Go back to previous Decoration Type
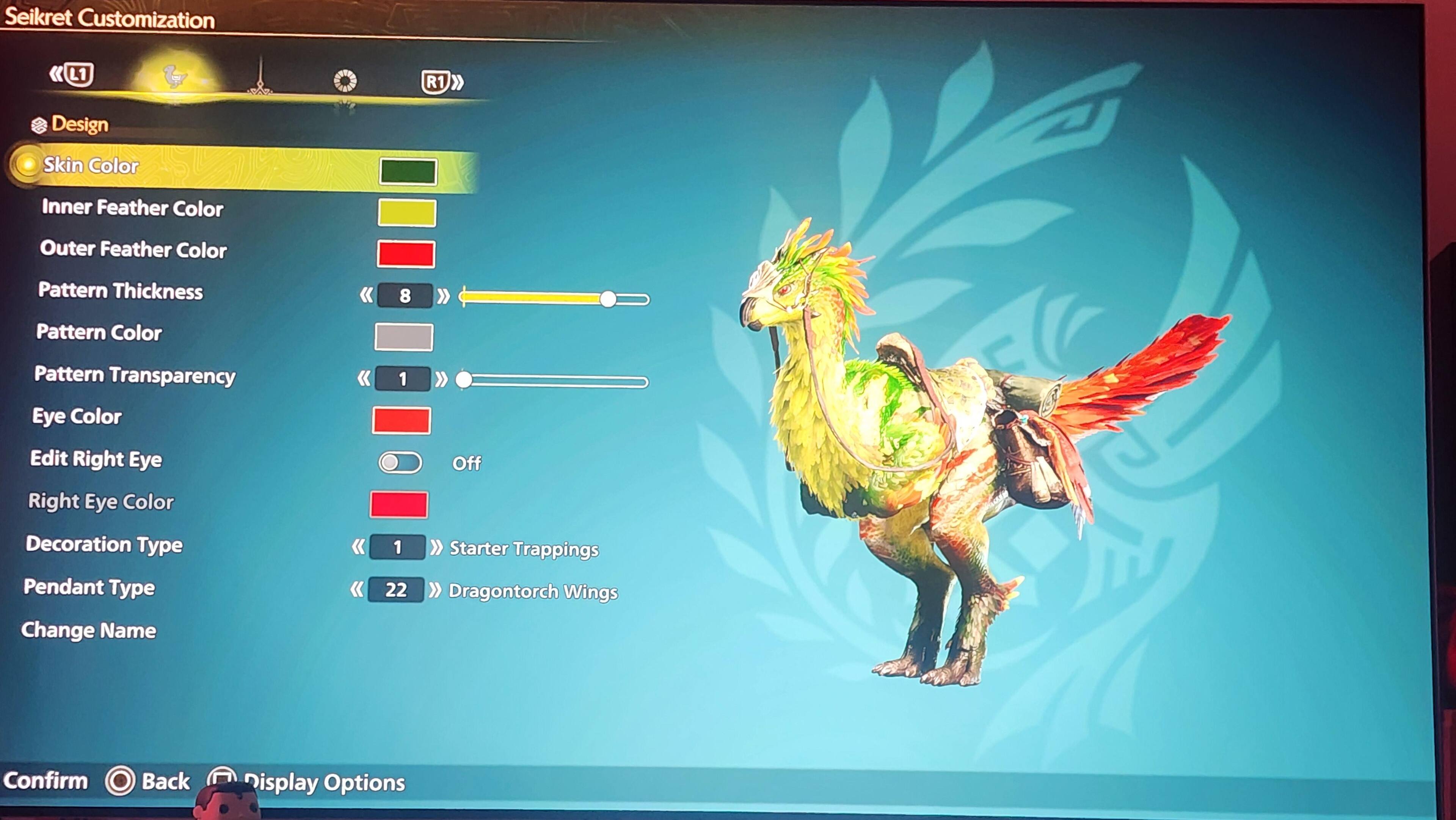Screen dimensions: 1456x820 click(x=358, y=547)
